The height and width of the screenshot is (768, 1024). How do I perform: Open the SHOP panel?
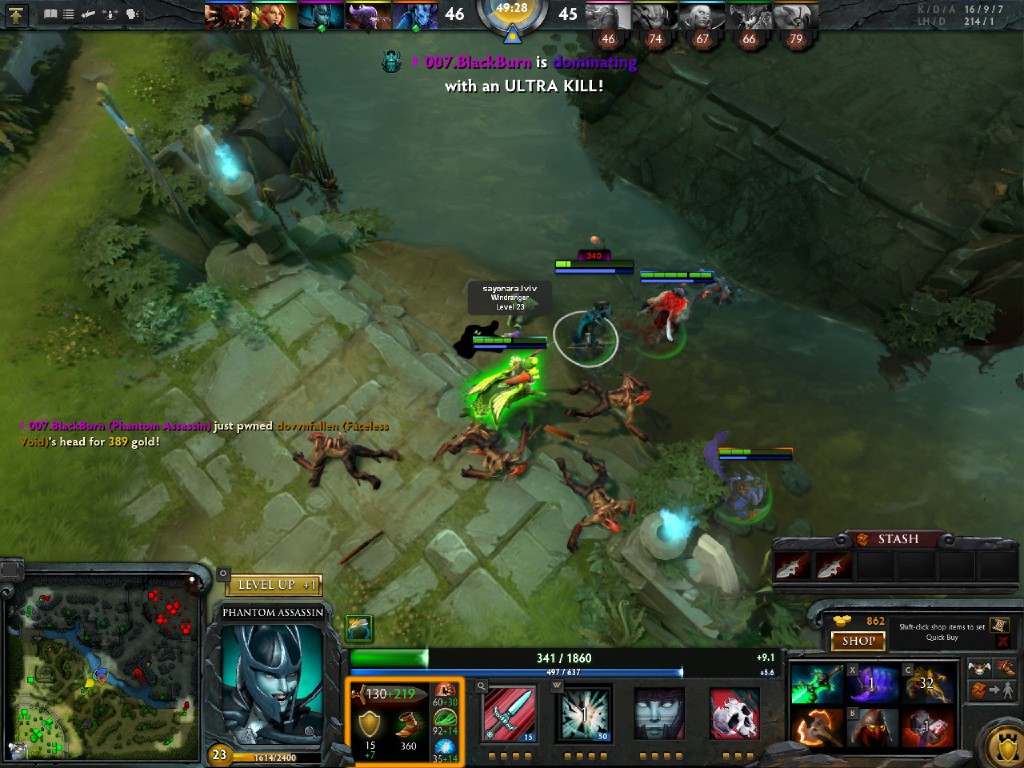coord(858,641)
